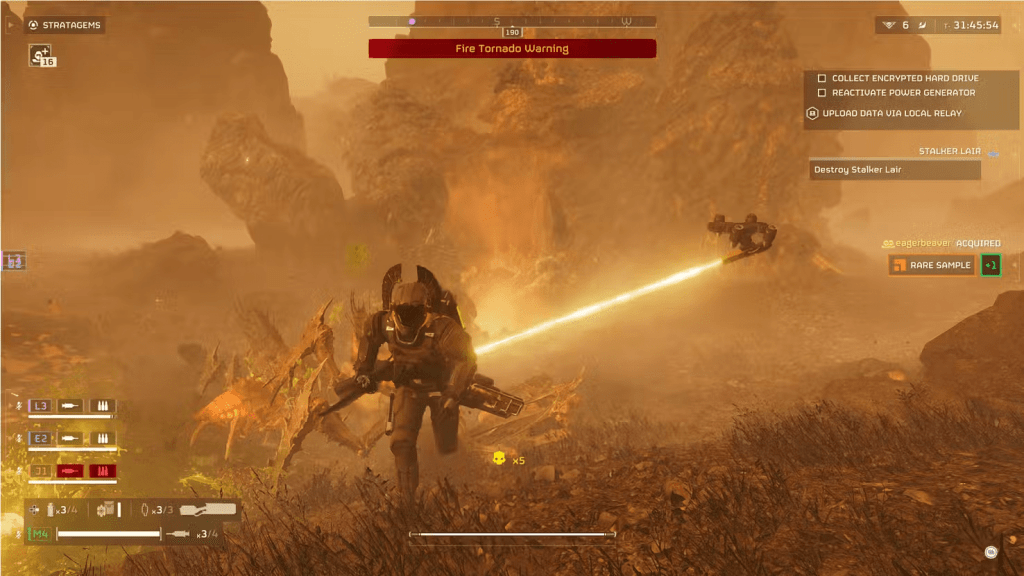The width and height of the screenshot is (1024, 576).
Task: Open the Stratagems panel header
Action: point(65,25)
